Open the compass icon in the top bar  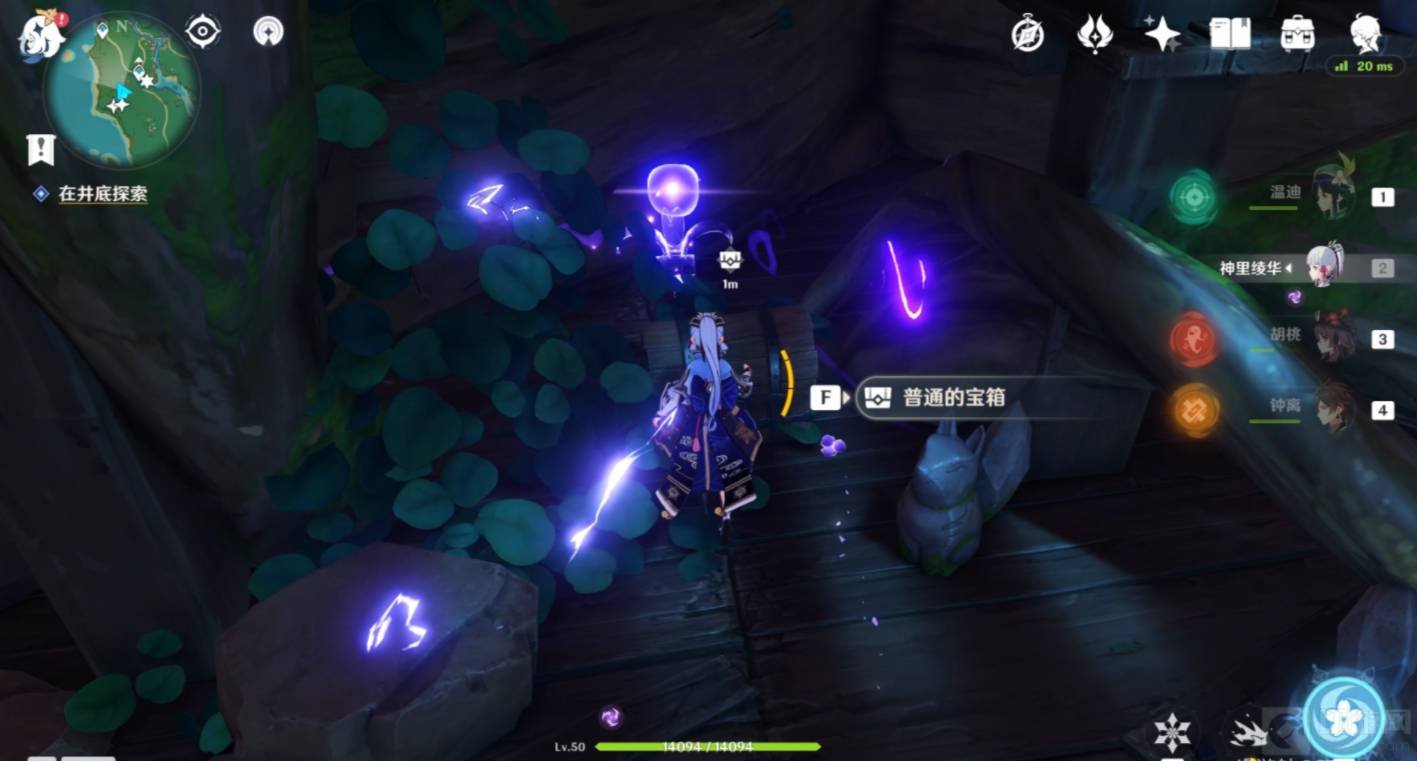click(x=1028, y=35)
